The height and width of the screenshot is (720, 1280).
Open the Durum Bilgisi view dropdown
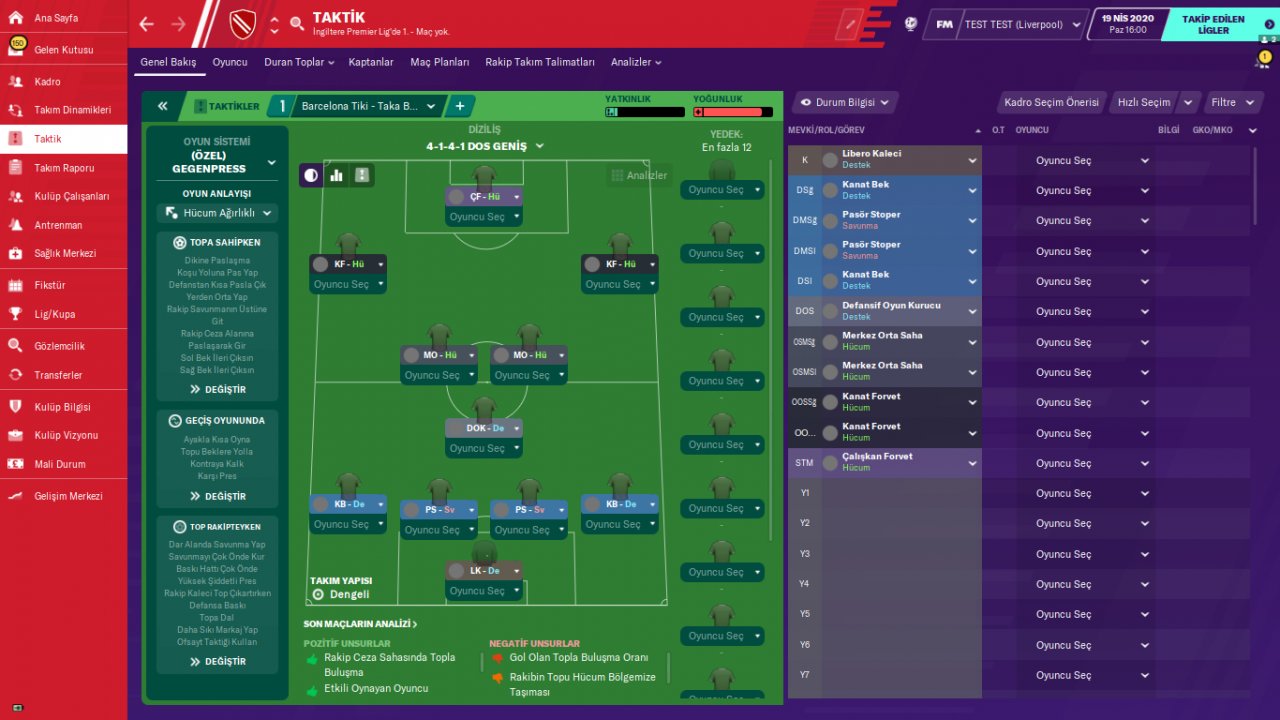pos(844,102)
